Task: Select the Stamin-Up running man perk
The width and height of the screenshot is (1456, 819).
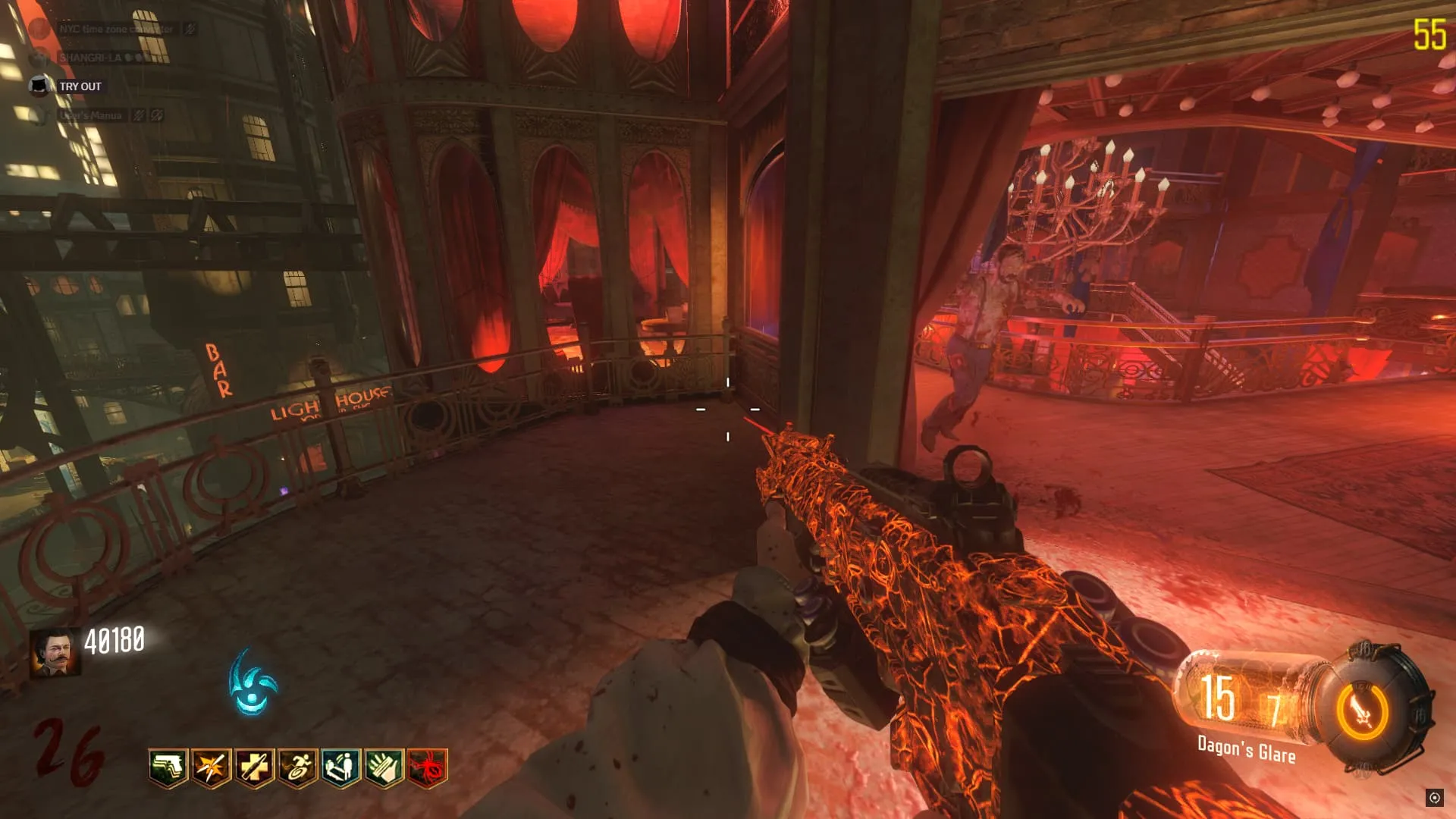Action: 298,768
